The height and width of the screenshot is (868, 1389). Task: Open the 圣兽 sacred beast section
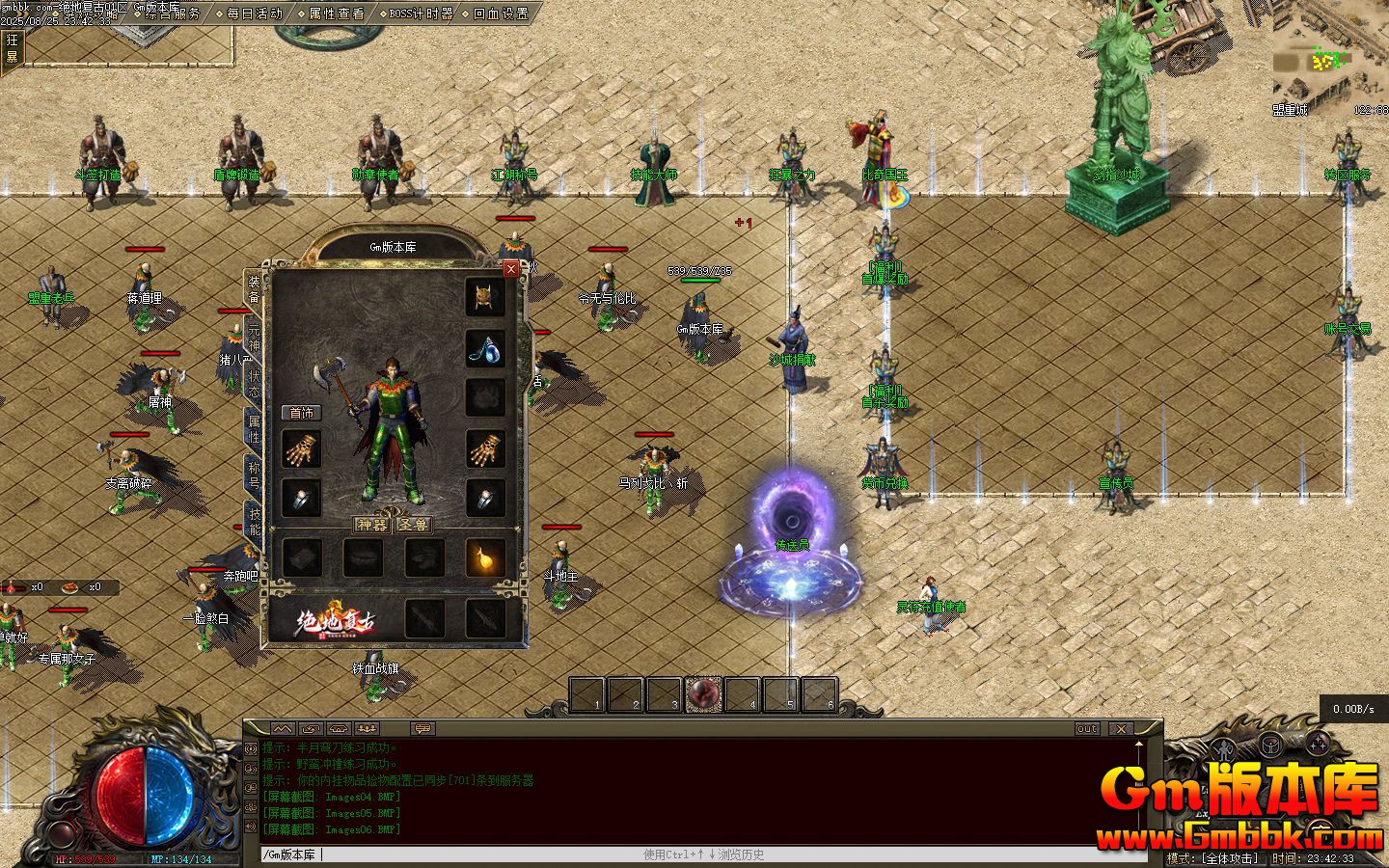(x=414, y=525)
